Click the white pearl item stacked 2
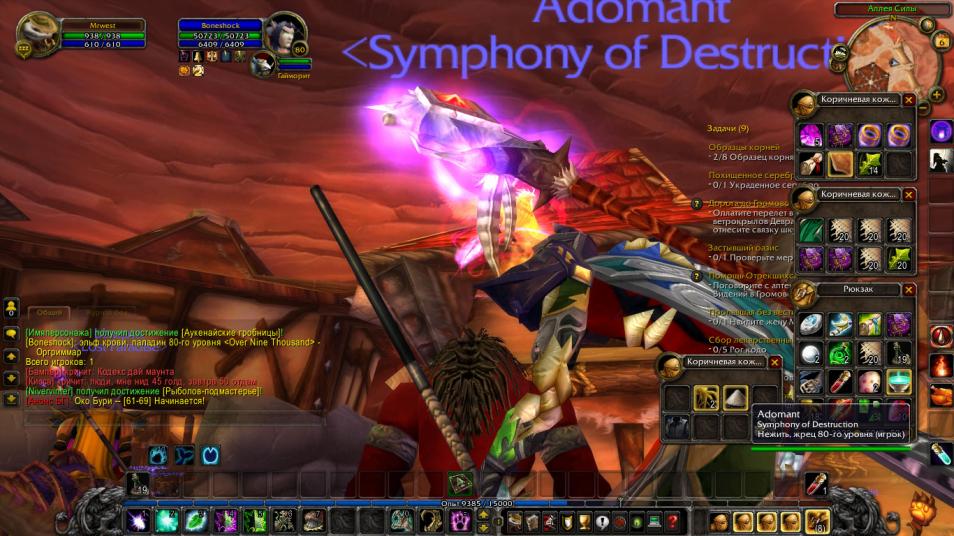 [x=811, y=353]
